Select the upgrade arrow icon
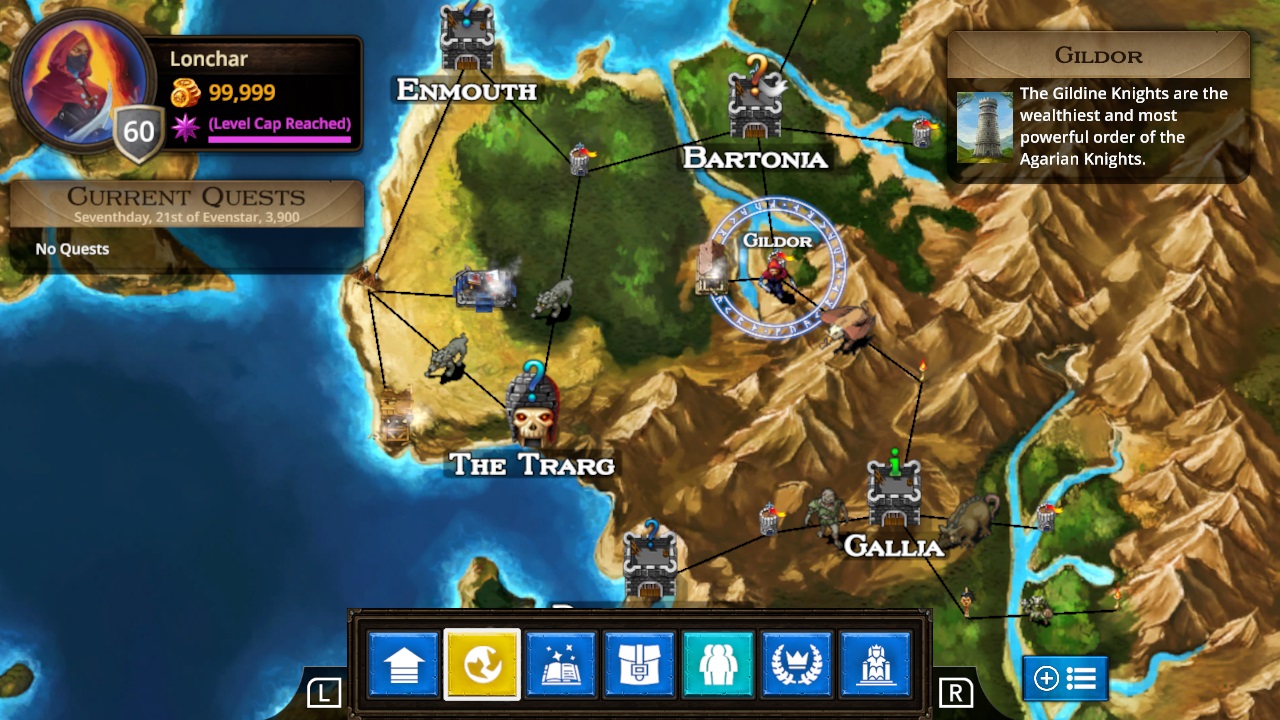Image resolution: width=1280 pixels, height=720 pixels. point(403,664)
